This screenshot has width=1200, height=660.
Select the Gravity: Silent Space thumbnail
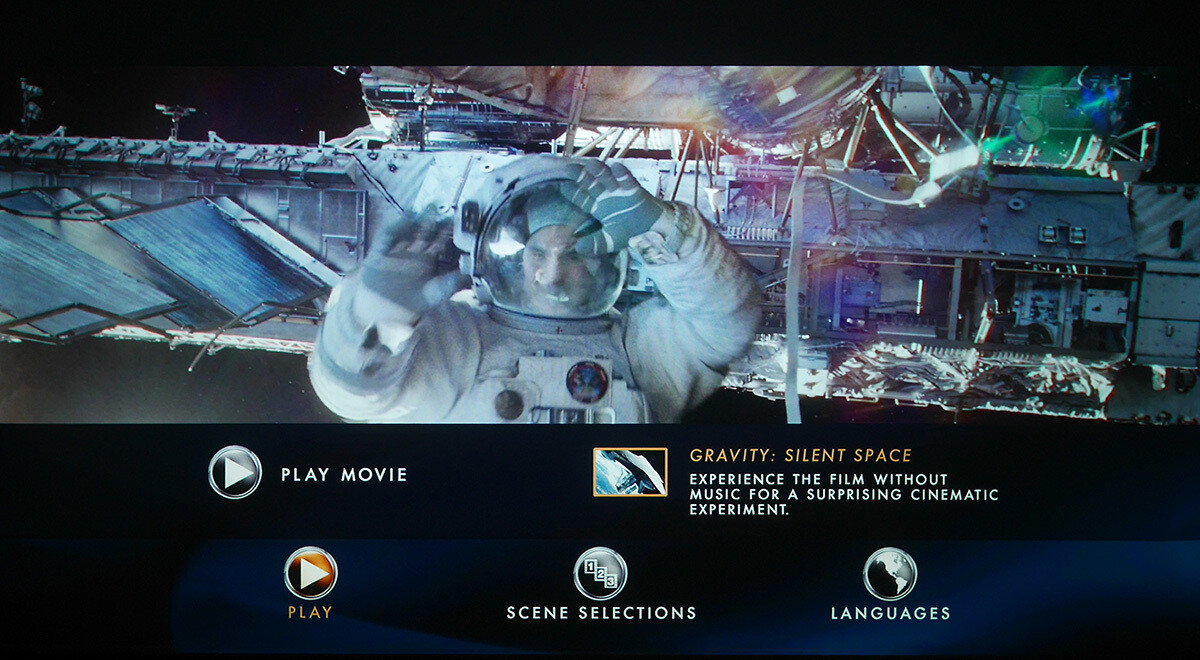(x=630, y=472)
